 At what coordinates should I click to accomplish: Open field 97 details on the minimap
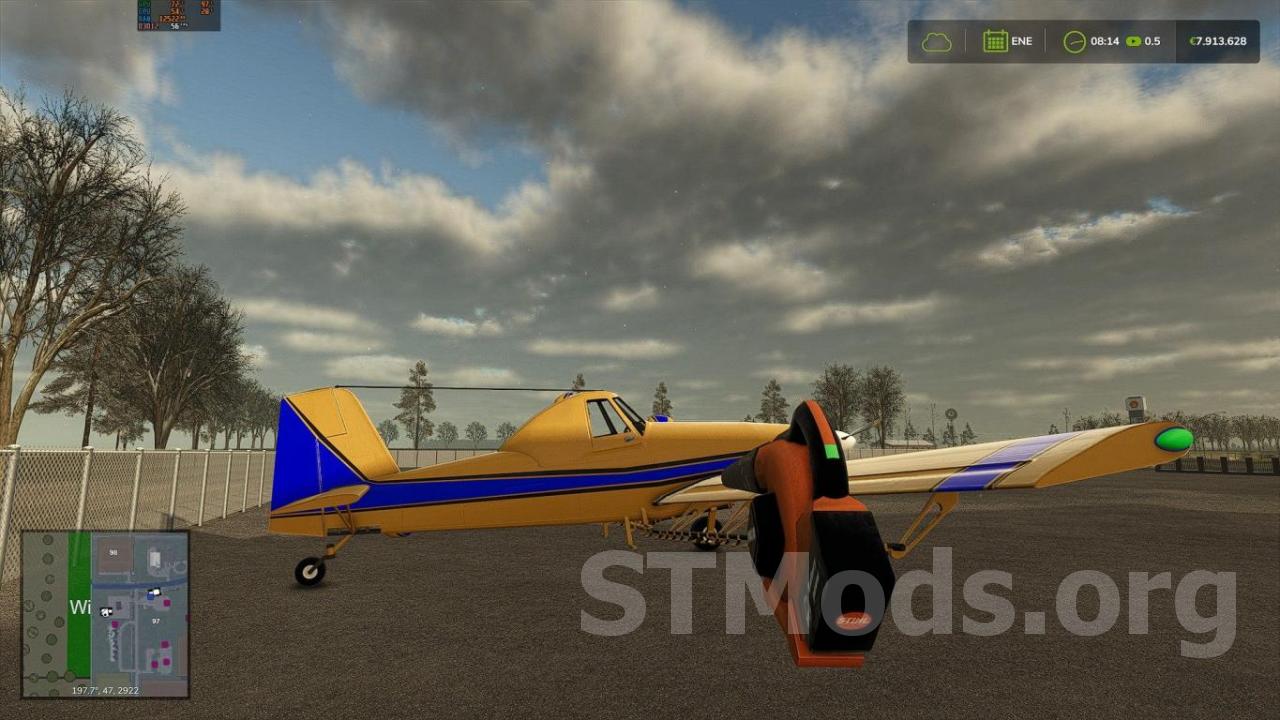pyautogui.click(x=156, y=620)
